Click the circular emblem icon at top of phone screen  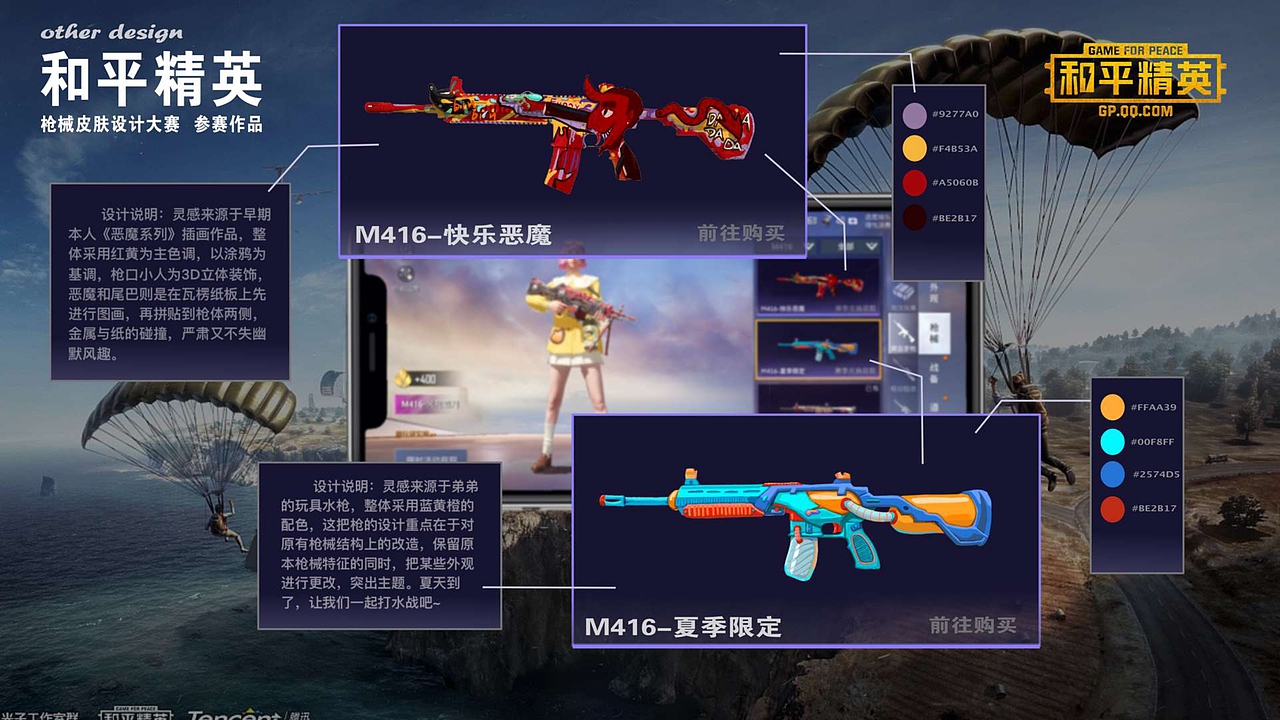tap(406, 275)
